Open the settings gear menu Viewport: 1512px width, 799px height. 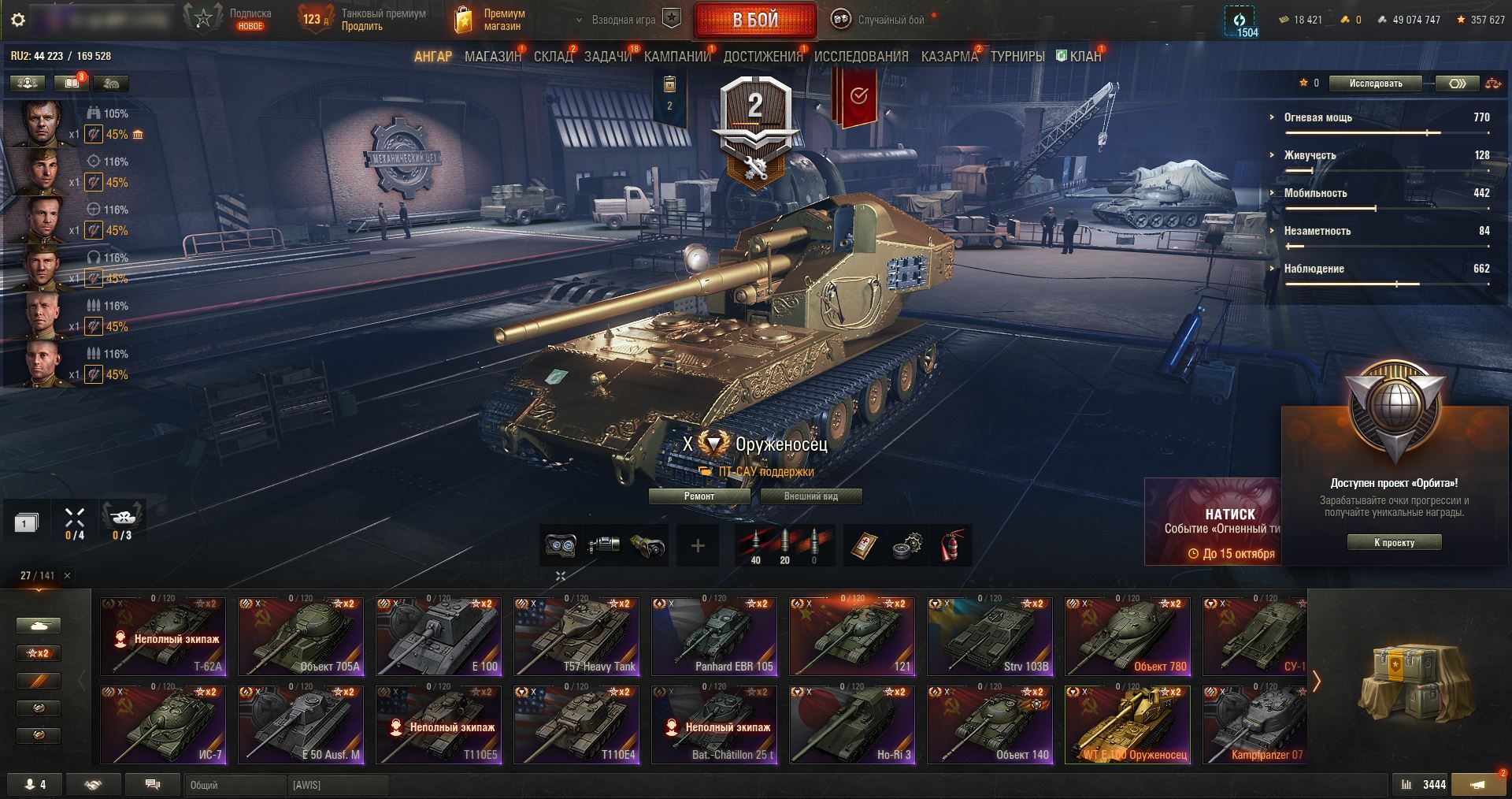[x=18, y=20]
